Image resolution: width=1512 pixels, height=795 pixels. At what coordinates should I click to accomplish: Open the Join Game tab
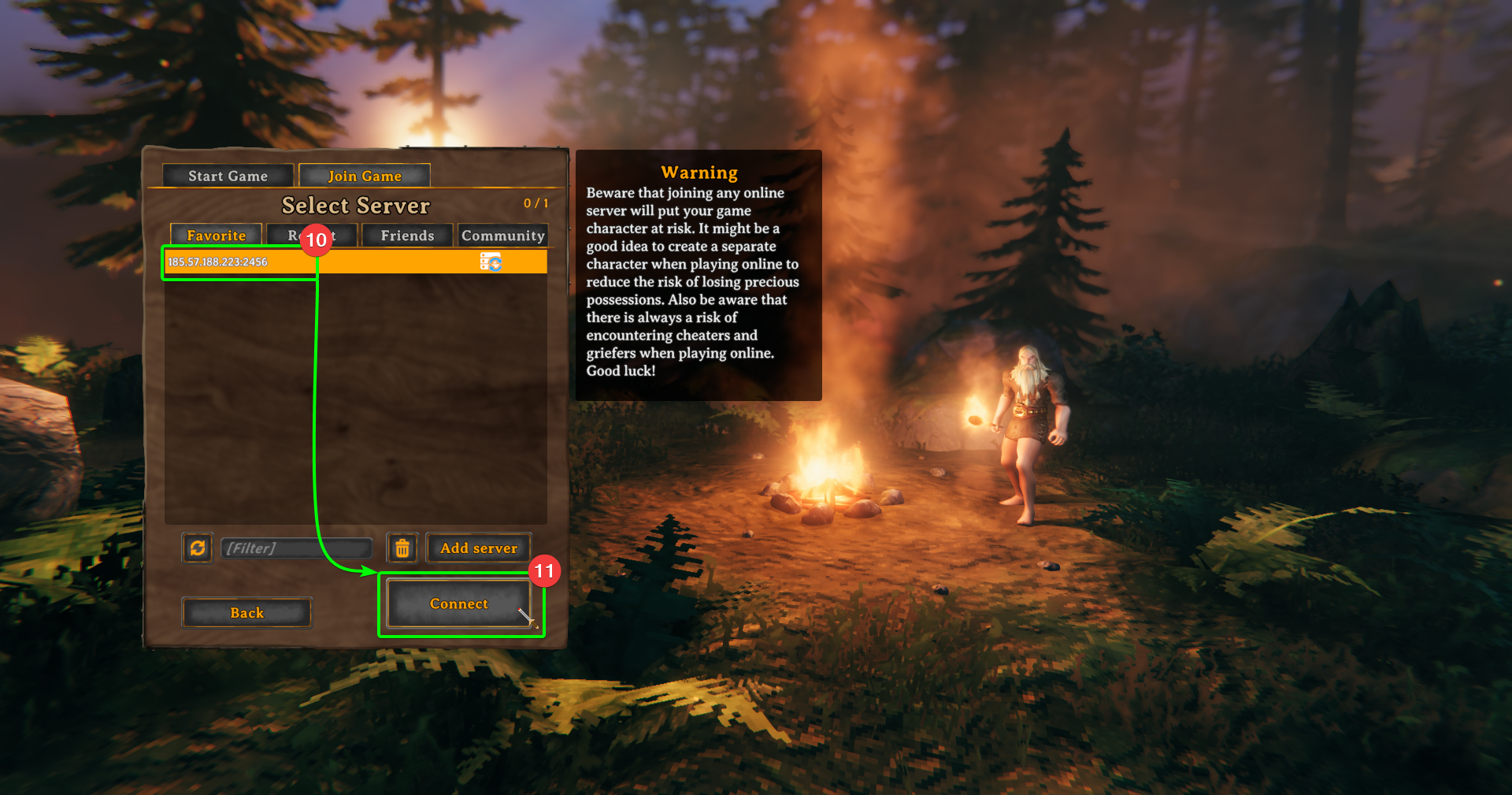(365, 175)
